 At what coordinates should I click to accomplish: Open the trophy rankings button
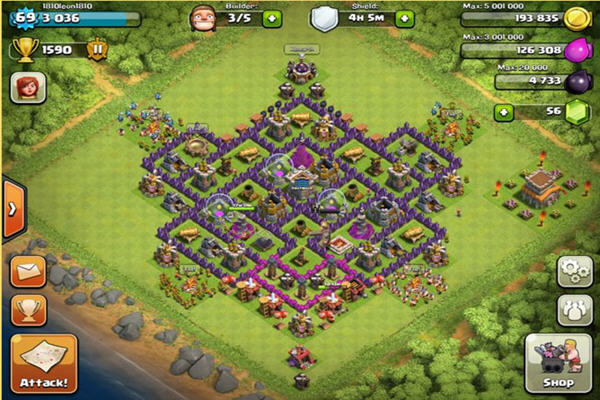[28, 308]
